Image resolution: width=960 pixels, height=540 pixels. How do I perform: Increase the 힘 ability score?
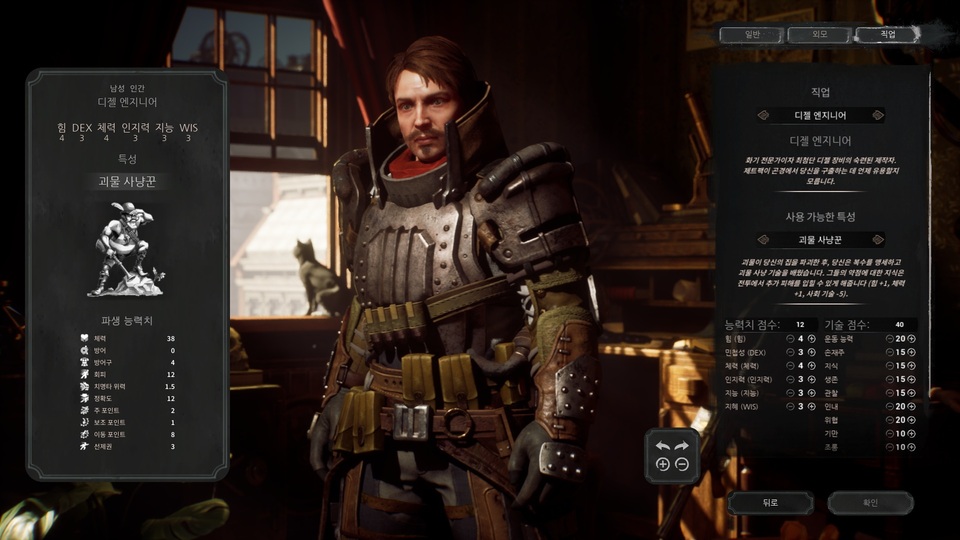812,339
